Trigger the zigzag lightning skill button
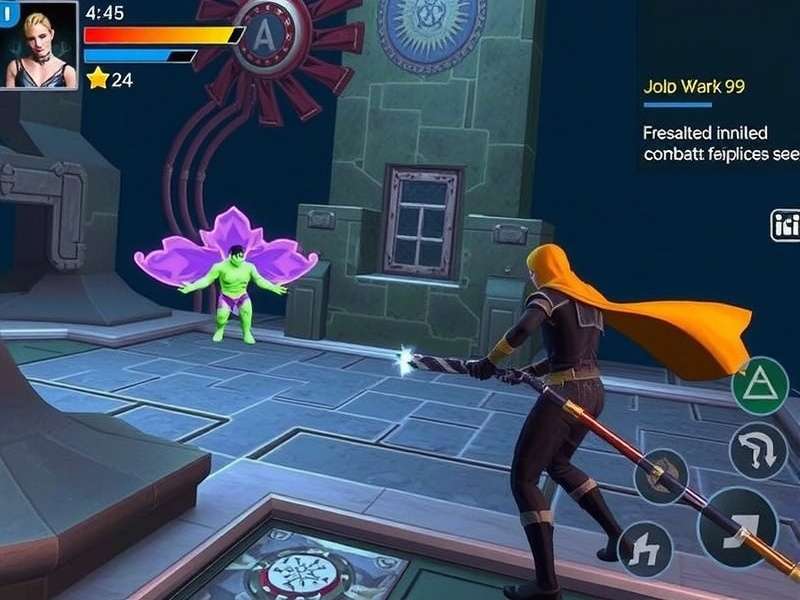This screenshot has width=800, height=600. [644, 550]
